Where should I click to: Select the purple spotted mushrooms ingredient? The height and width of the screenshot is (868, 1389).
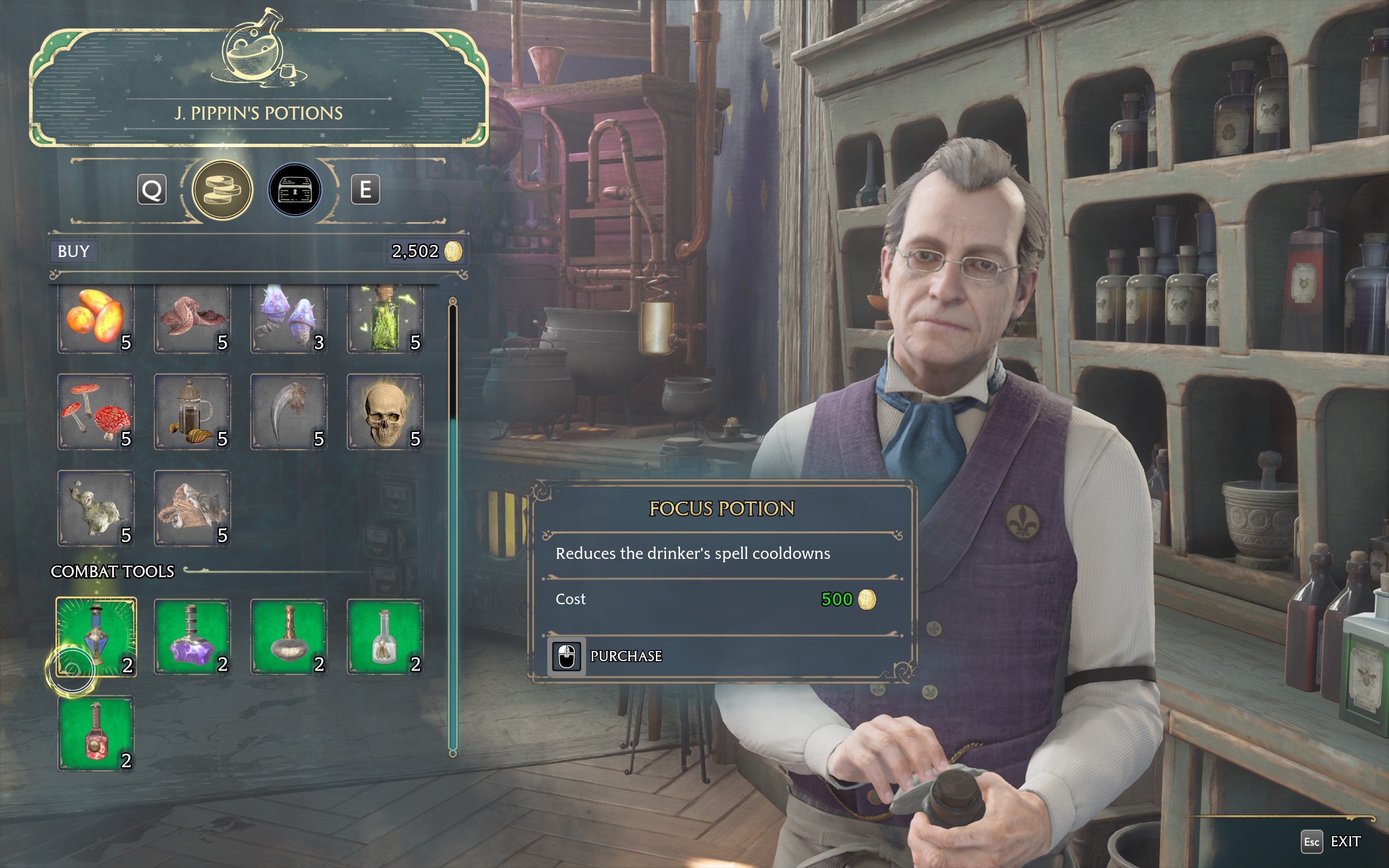pyautogui.click(x=289, y=317)
